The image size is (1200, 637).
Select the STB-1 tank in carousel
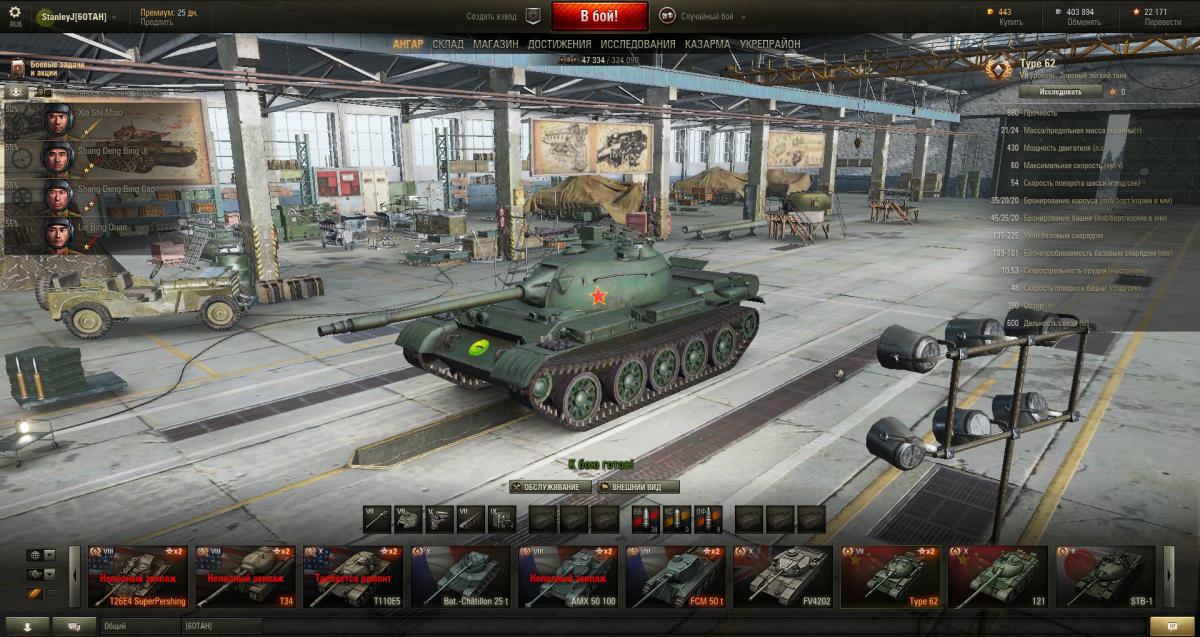coord(1105,577)
